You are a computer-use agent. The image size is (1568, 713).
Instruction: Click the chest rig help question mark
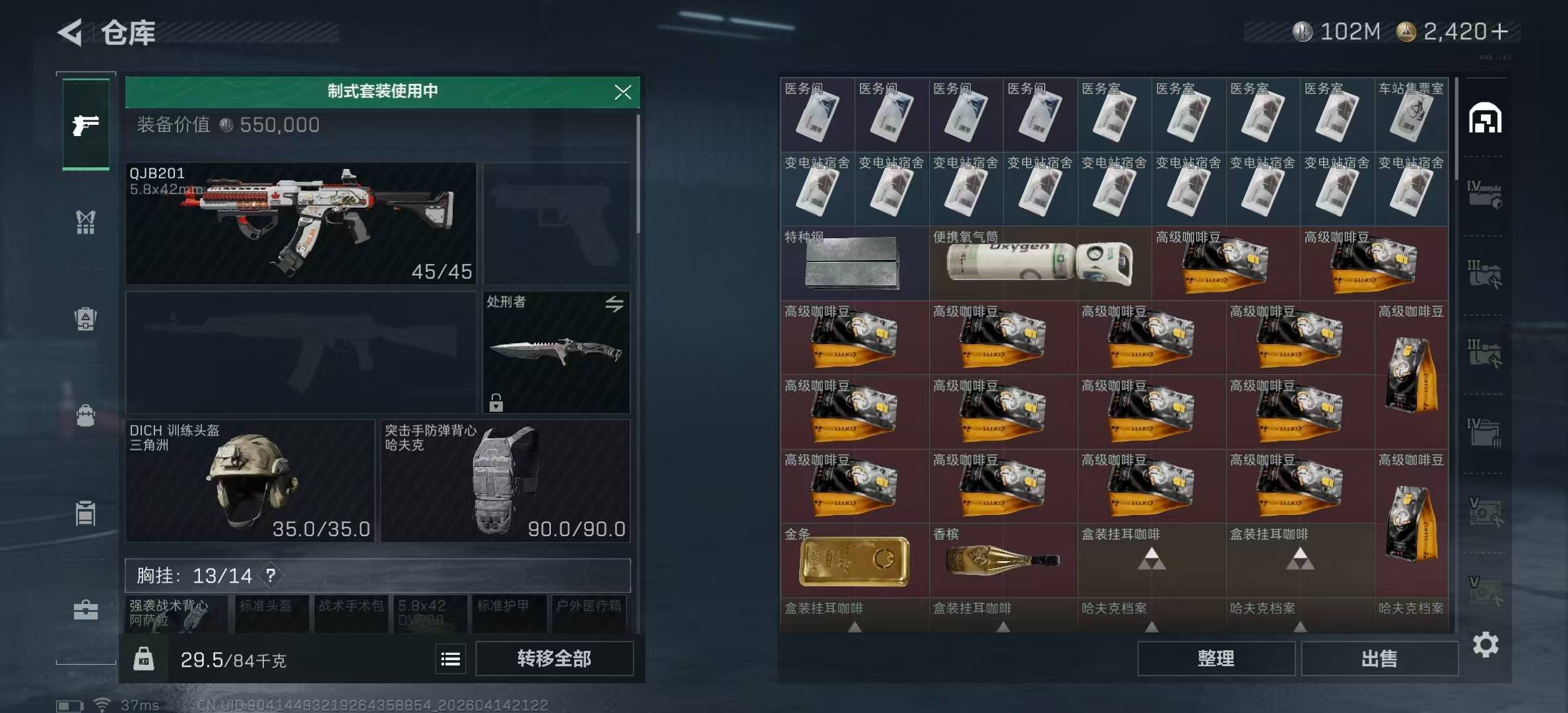pos(271,576)
